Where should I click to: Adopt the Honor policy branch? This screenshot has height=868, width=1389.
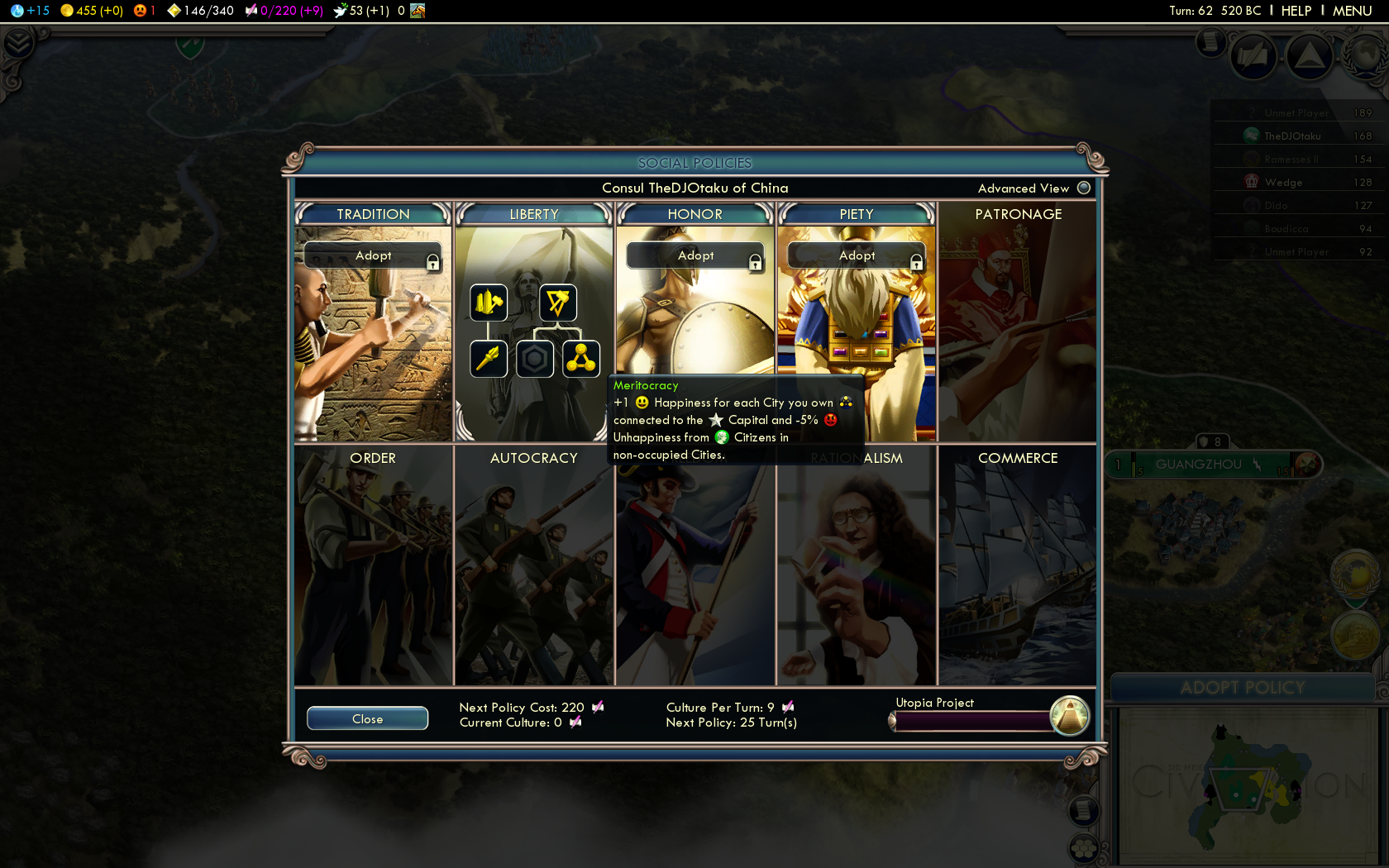click(x=695, y=255)
